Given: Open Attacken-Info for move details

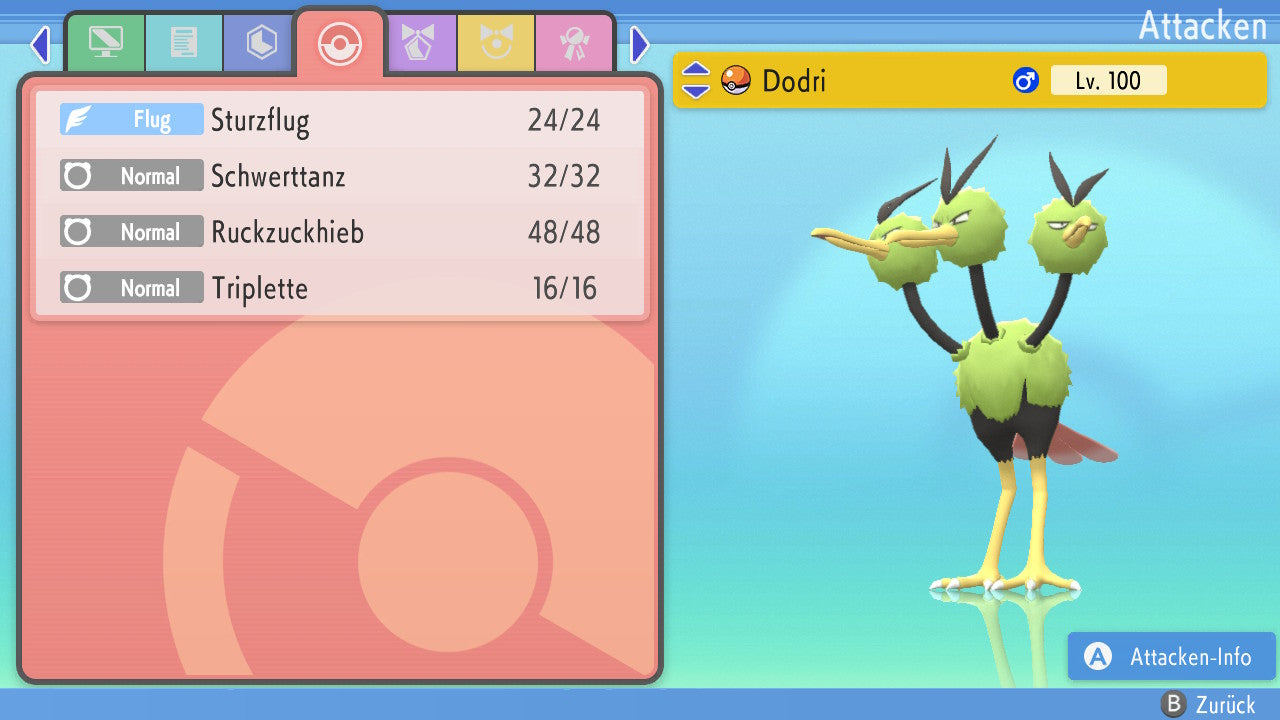Looking at the screenshot, I should 1171,657.
